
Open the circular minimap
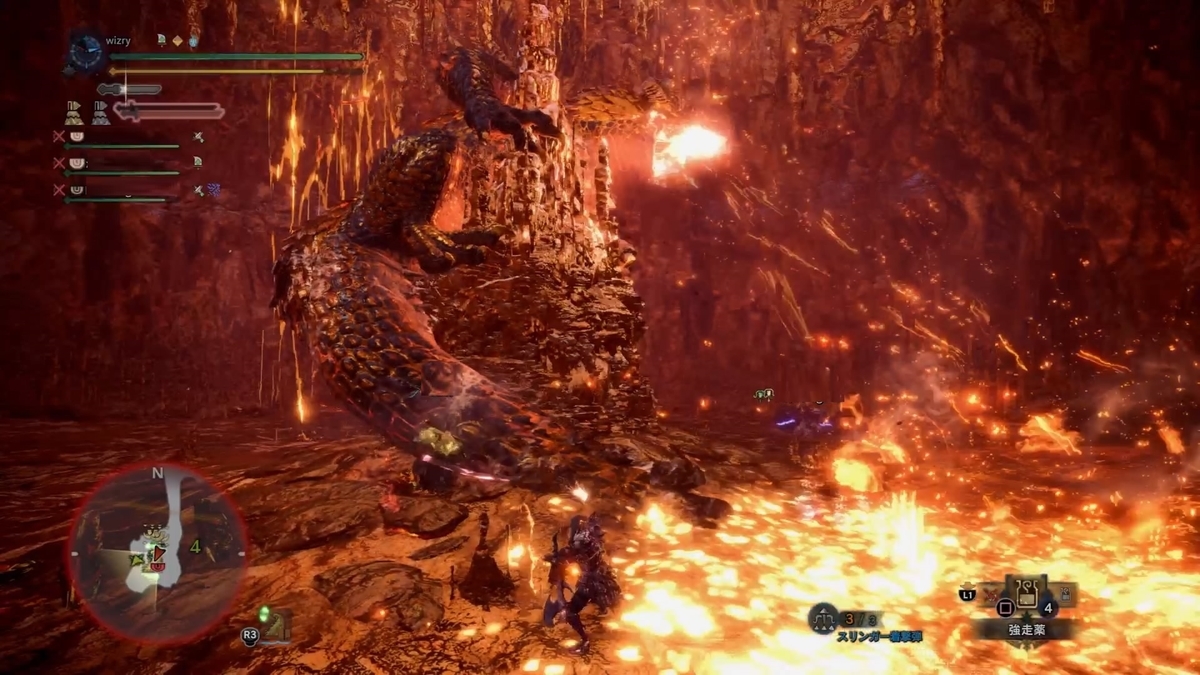pyautogui.click(x=157, y=551)
